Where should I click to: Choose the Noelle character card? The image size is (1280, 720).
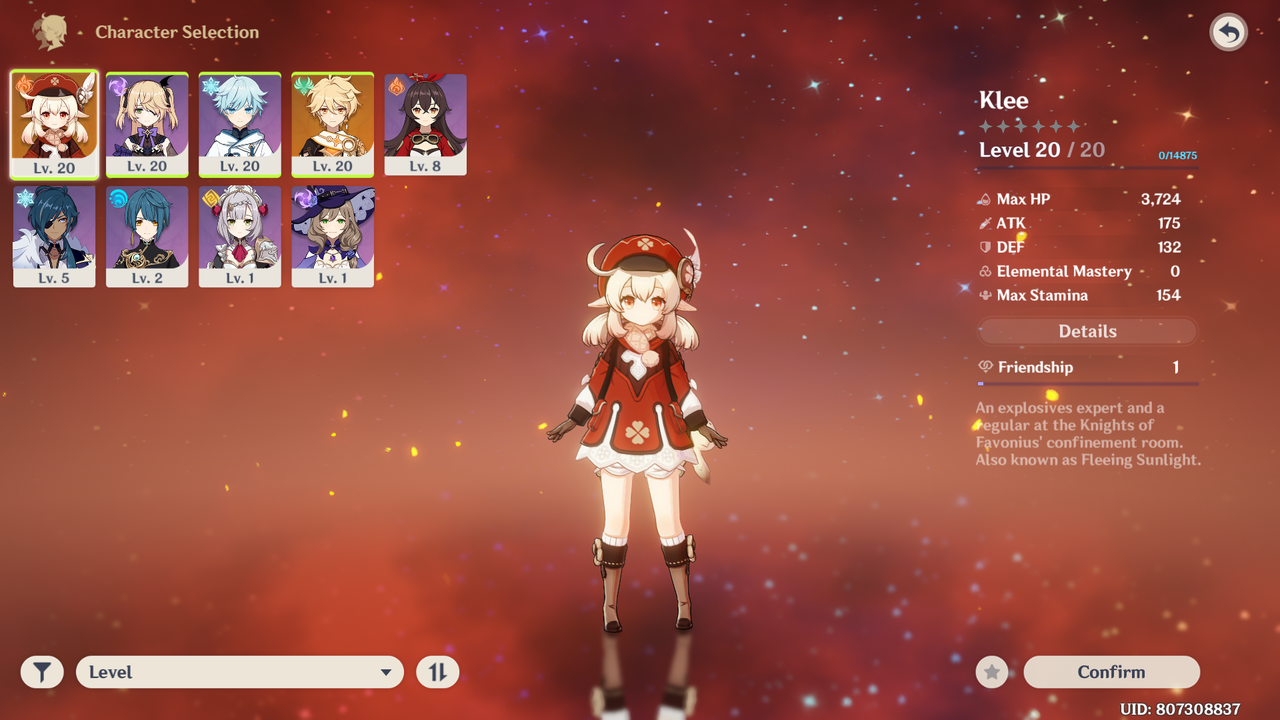tap(240, 236)
